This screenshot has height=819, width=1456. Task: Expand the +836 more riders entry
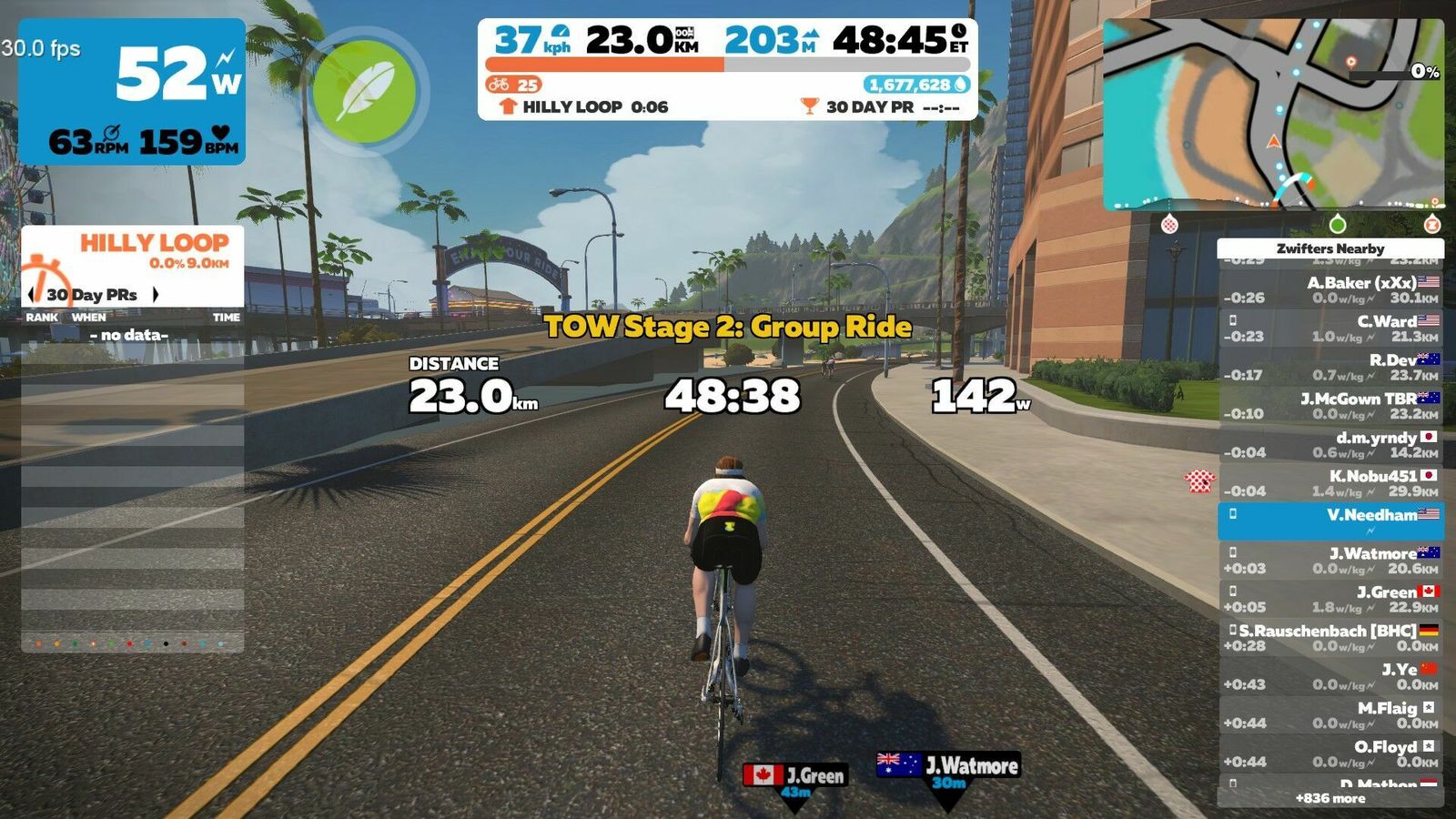tap(1330, 798)
